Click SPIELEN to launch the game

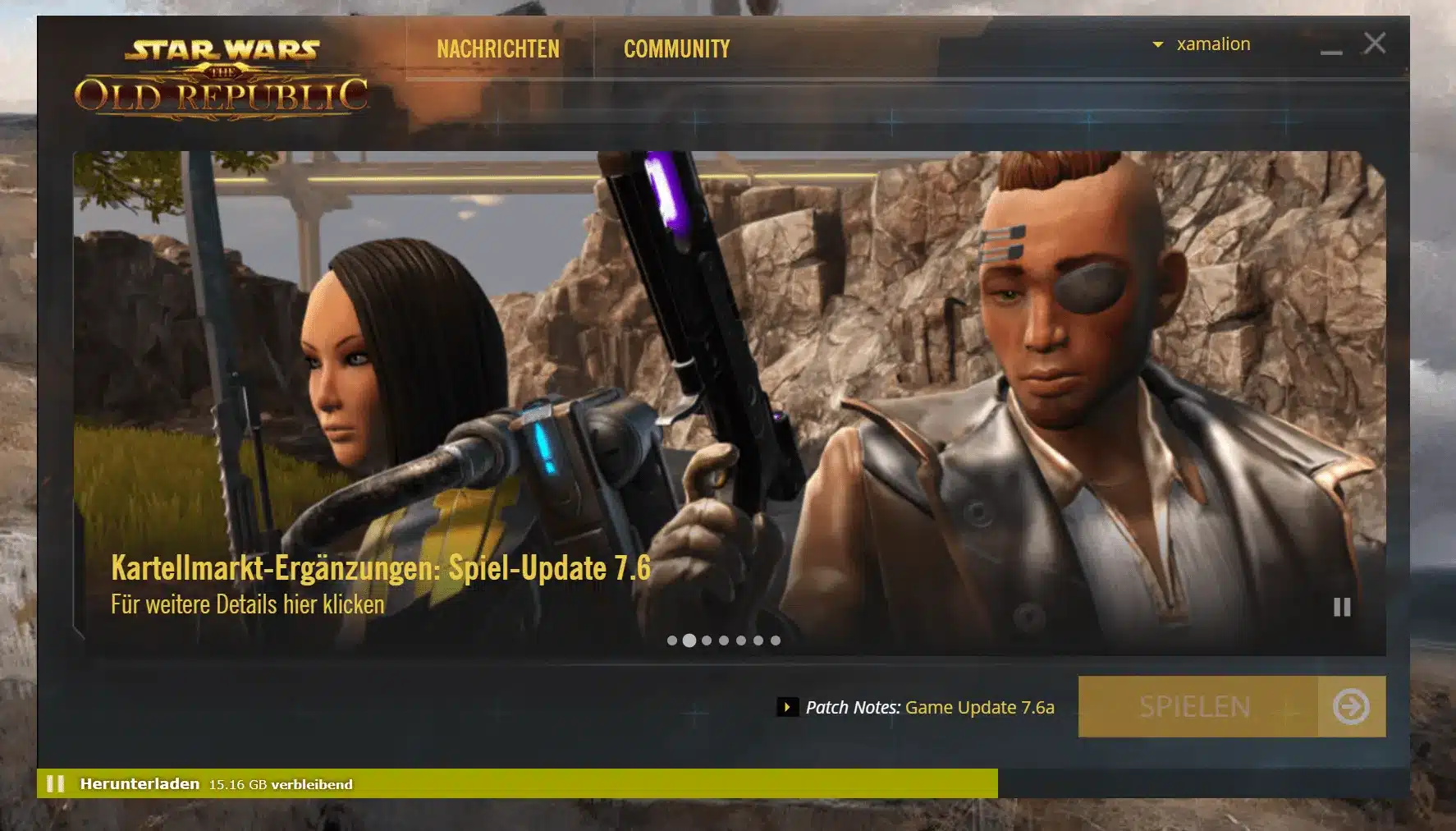(x=1194, y=707)
